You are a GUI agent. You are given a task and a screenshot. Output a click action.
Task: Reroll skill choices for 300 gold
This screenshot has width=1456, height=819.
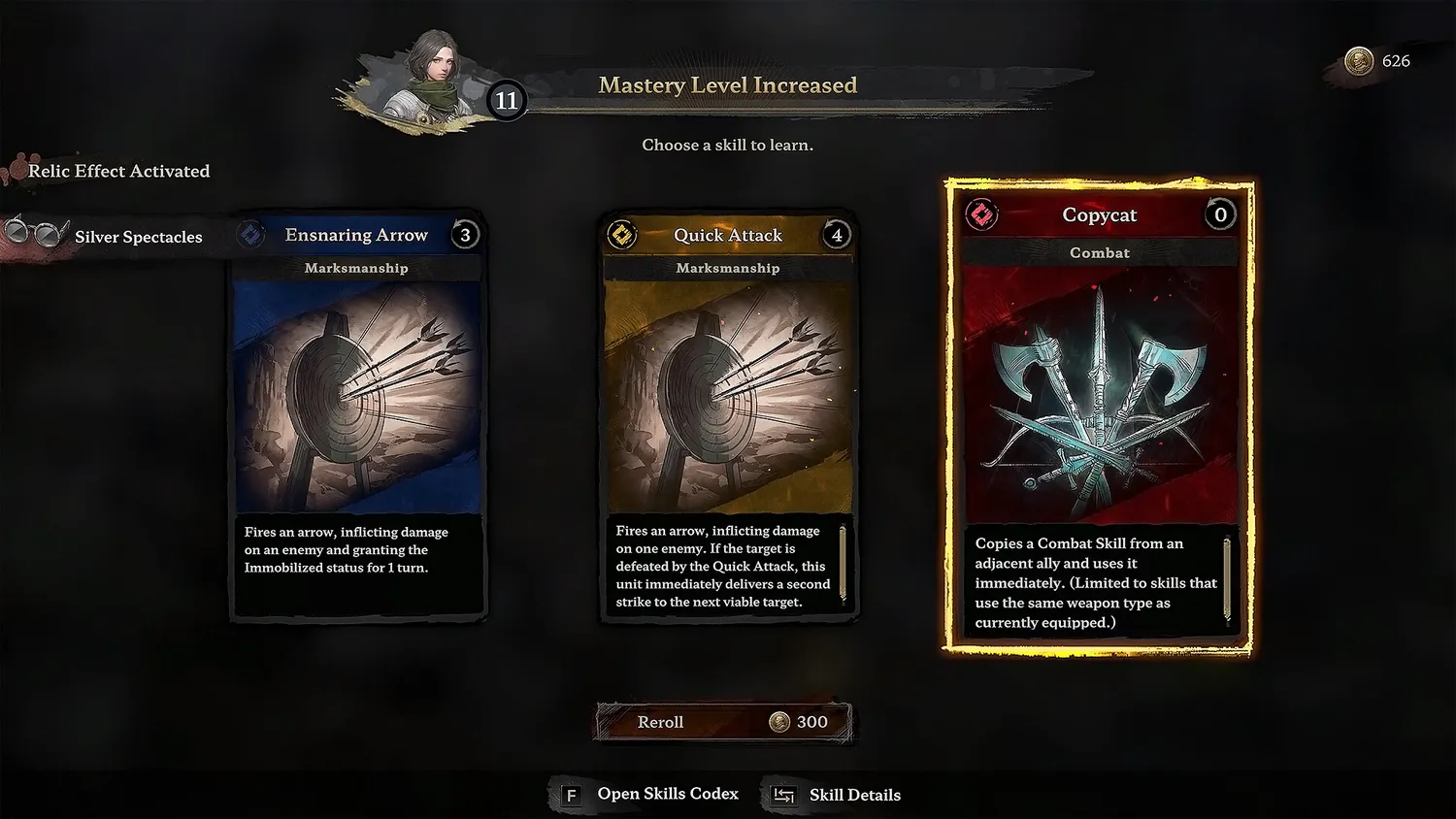pyautogui.click(x=724, y=722)
